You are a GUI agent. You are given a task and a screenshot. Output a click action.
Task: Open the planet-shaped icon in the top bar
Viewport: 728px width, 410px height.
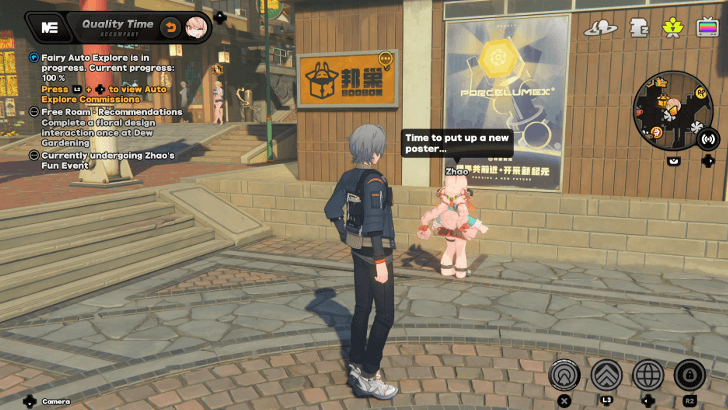click(600, 28)
